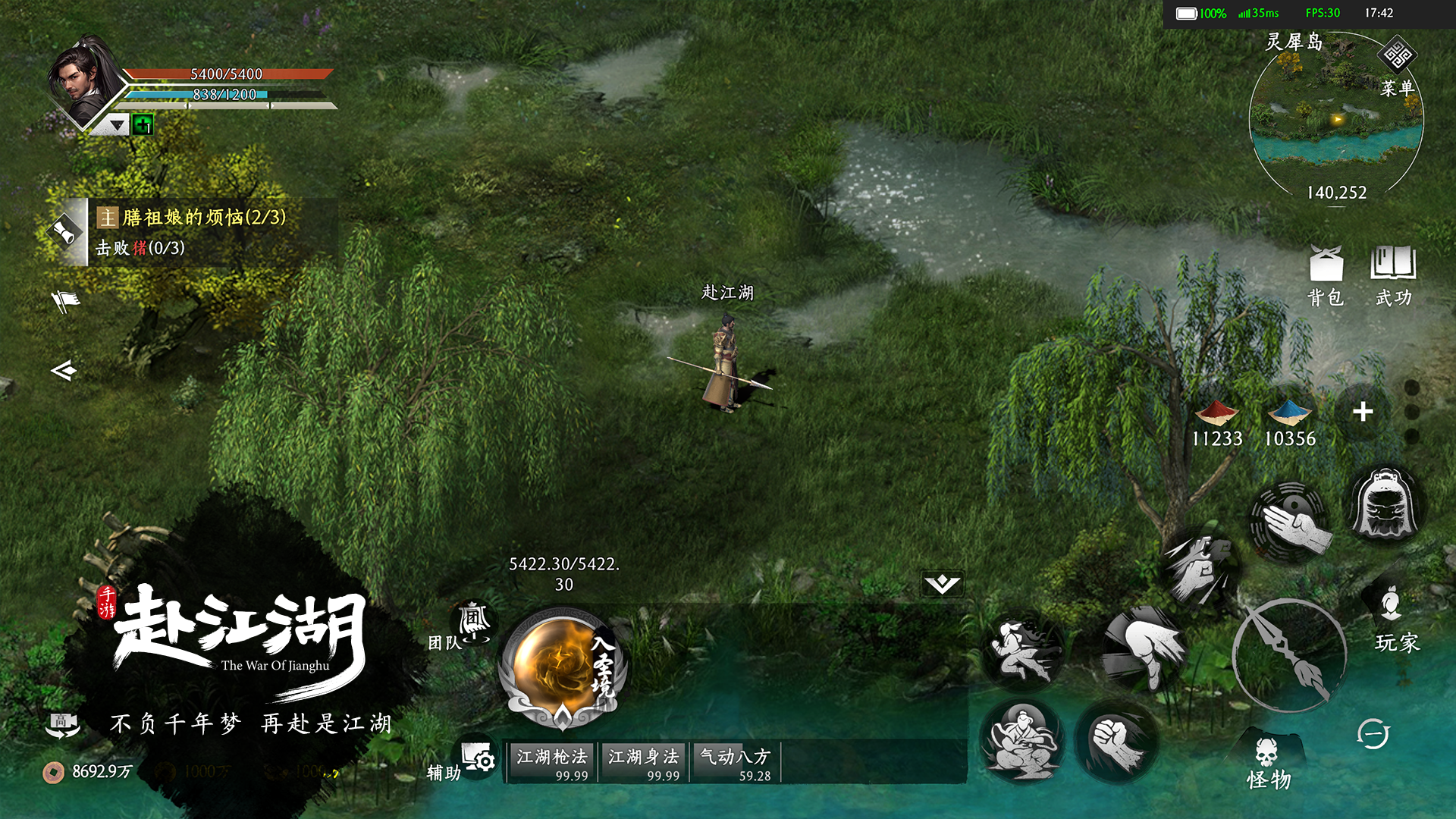Add a quick item with the plus button
The image size is (1456, 819).
pyautogui.click(x=1363, y=412)
